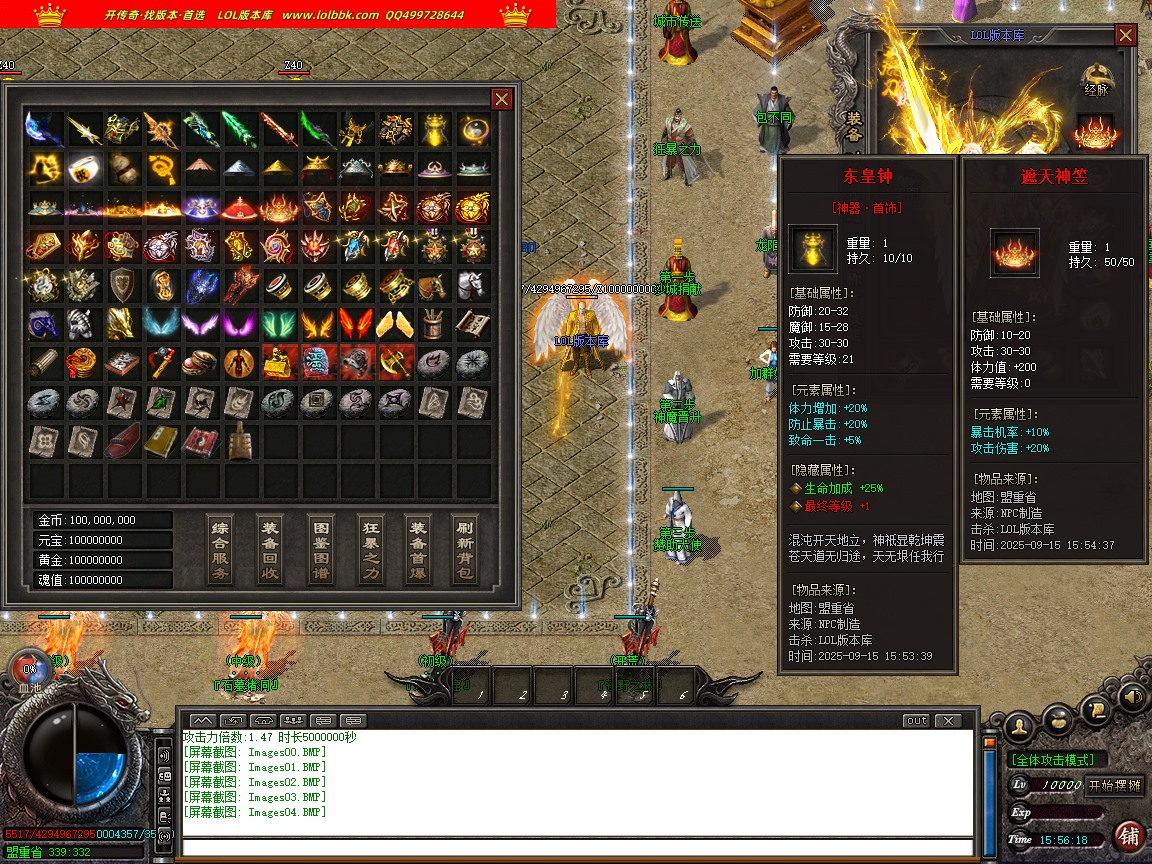Click the 开始摆摊 start stall button
This screenshot has width=1152, height=864.
pyautogui.click(x=1114, y=785)
